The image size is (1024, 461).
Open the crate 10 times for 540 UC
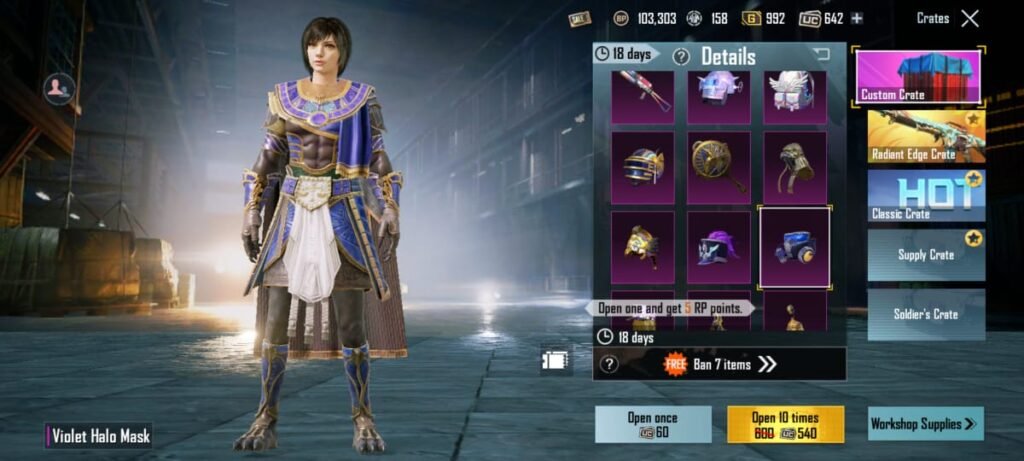click(x=785, y=424)
